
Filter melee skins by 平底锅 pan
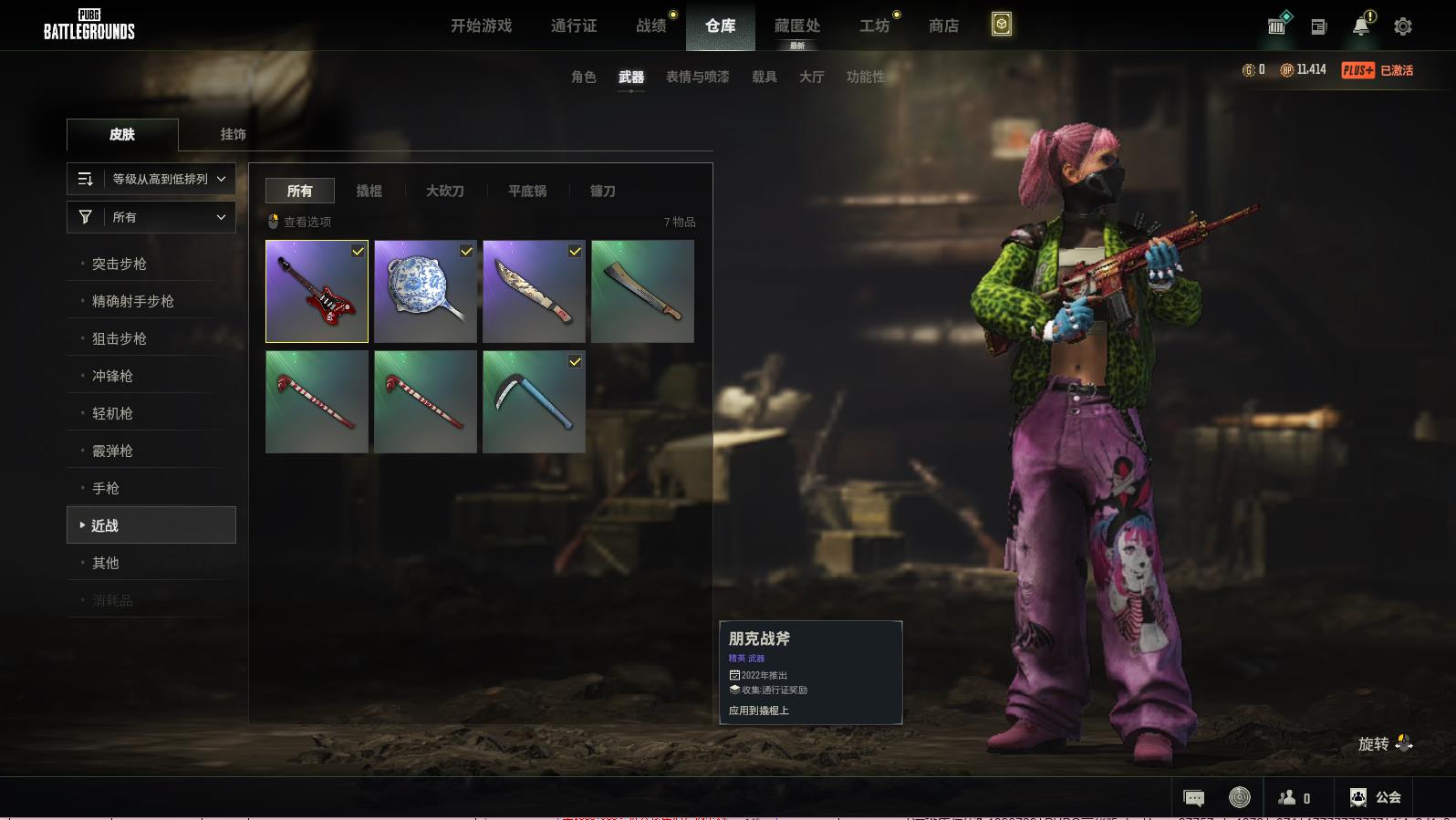point(527,191)
